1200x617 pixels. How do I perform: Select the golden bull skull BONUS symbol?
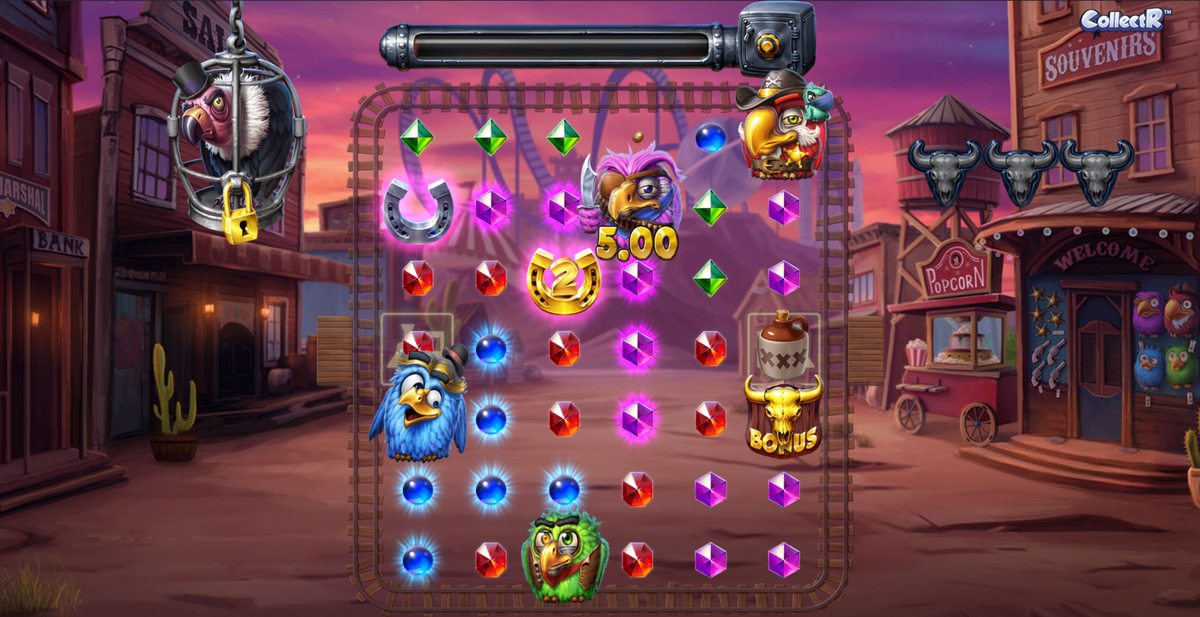coord(783,416)
